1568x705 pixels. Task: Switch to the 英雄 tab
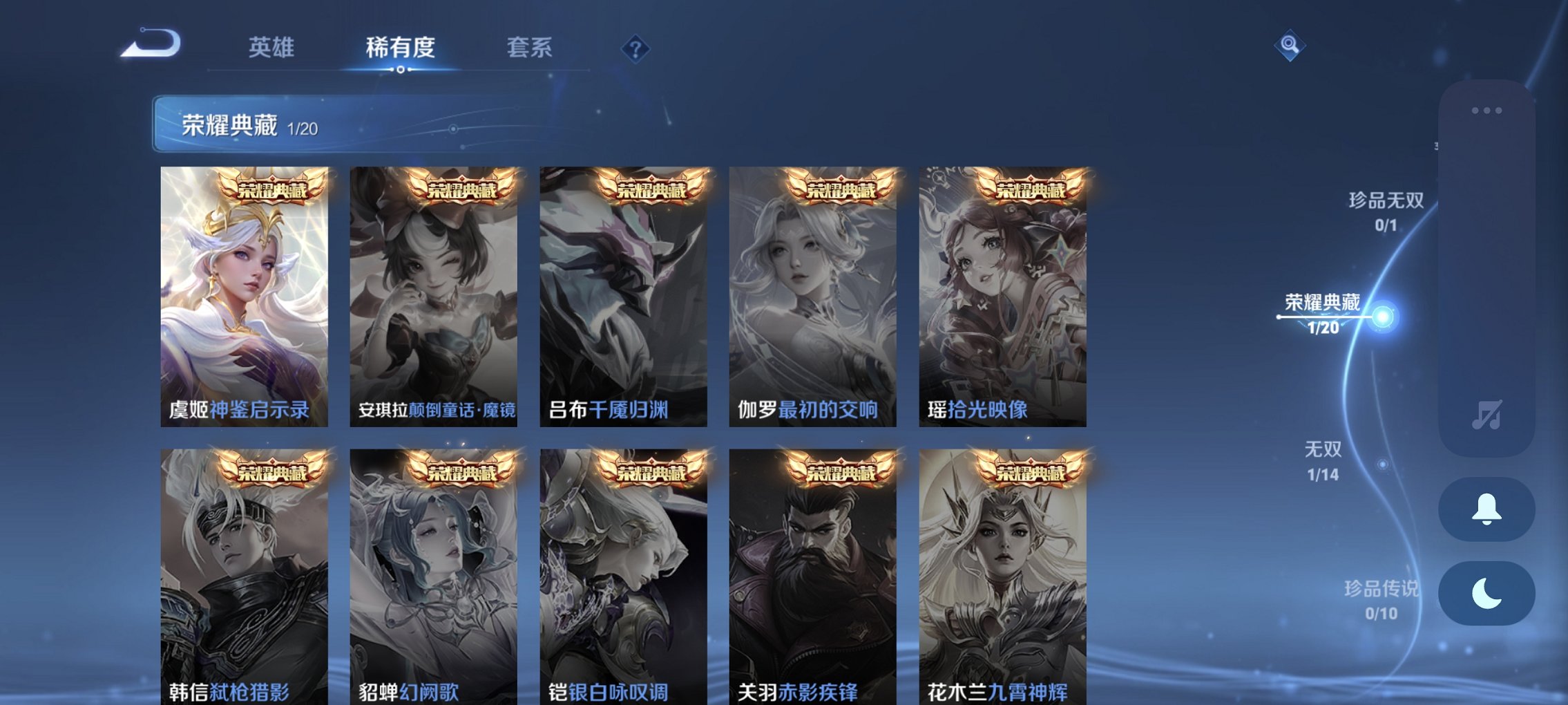click(x=271, y=47)
